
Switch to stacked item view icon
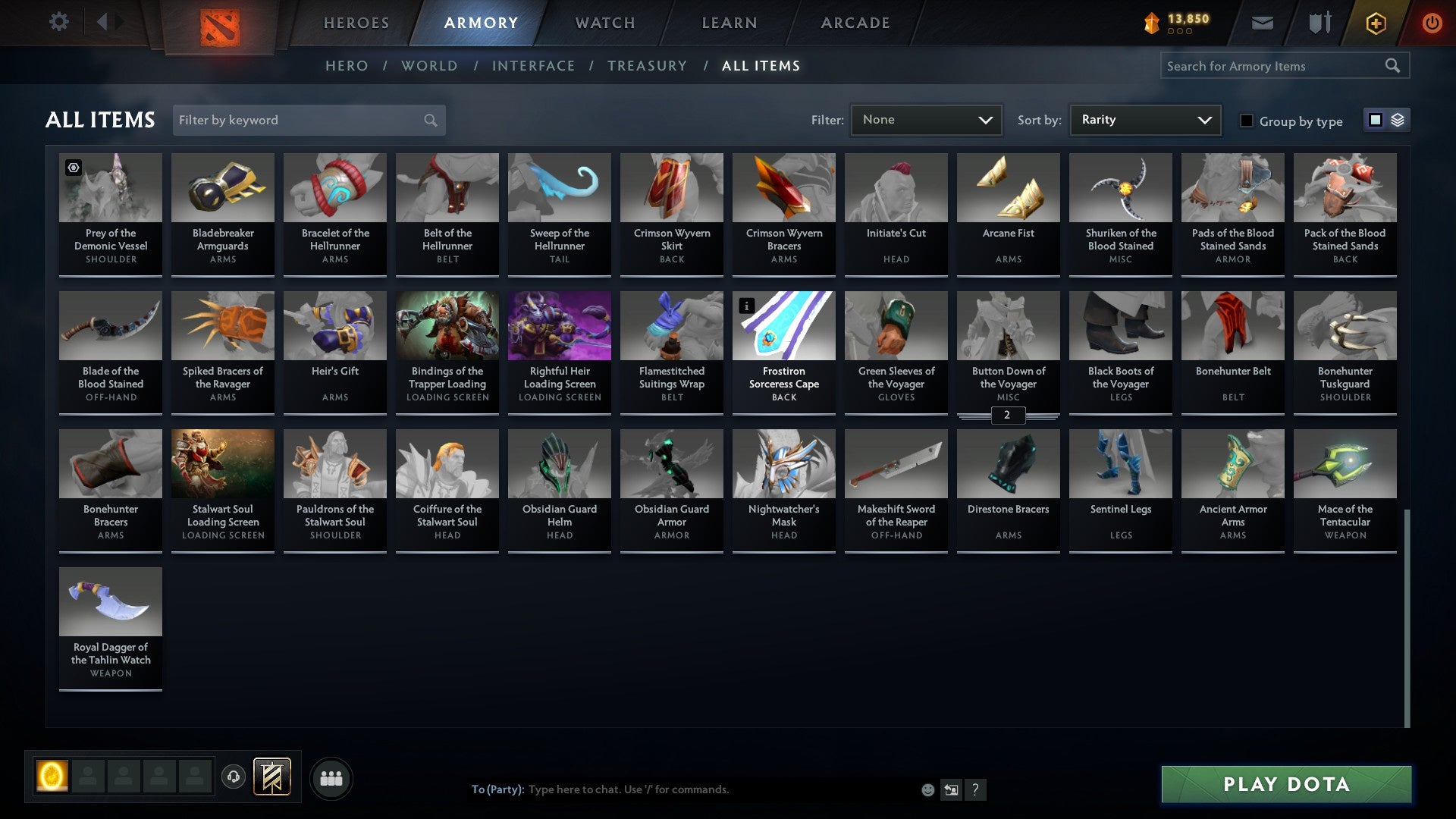[1396, 120]
